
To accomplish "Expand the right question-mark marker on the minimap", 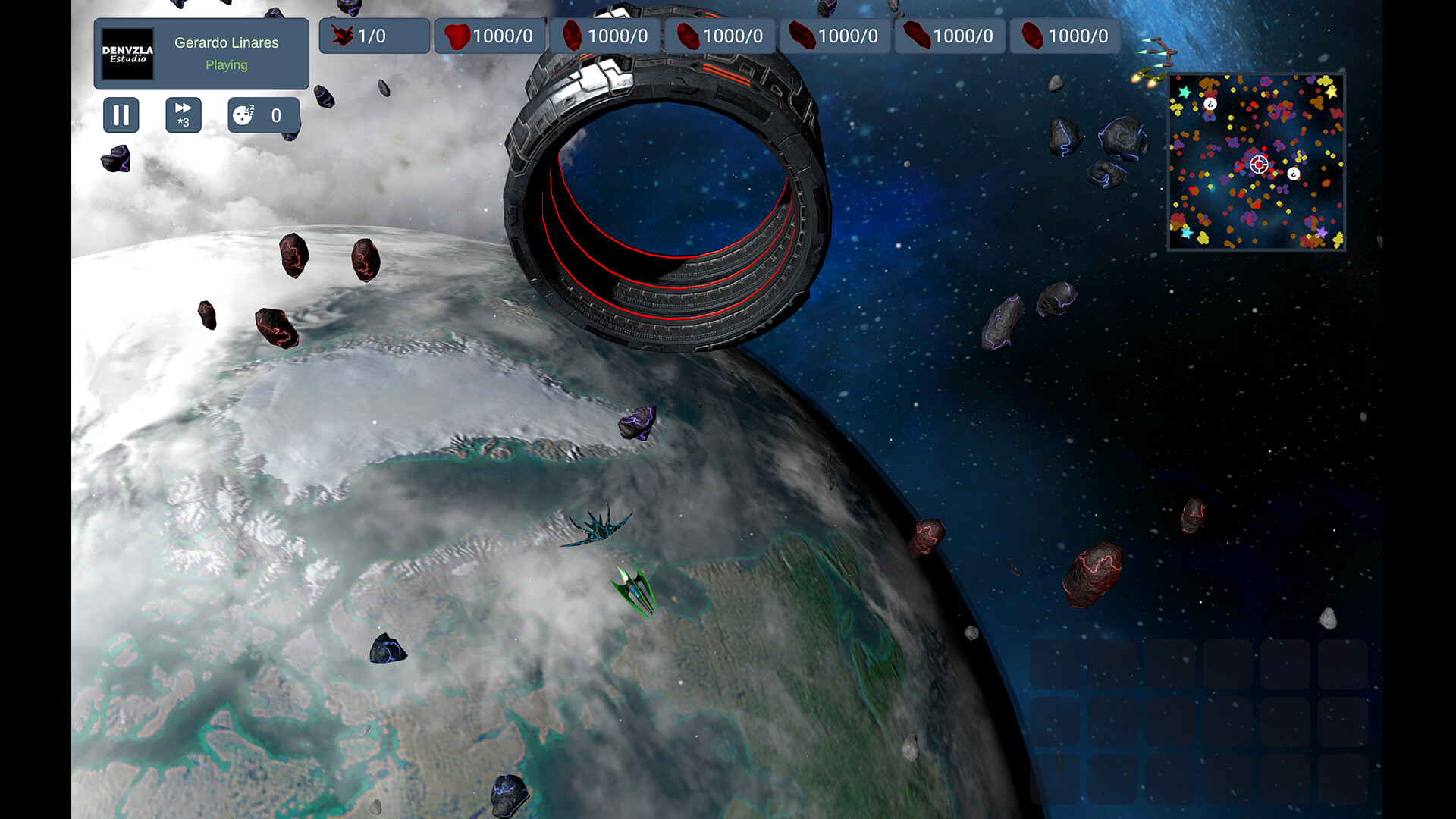I will coord(1293,174).
